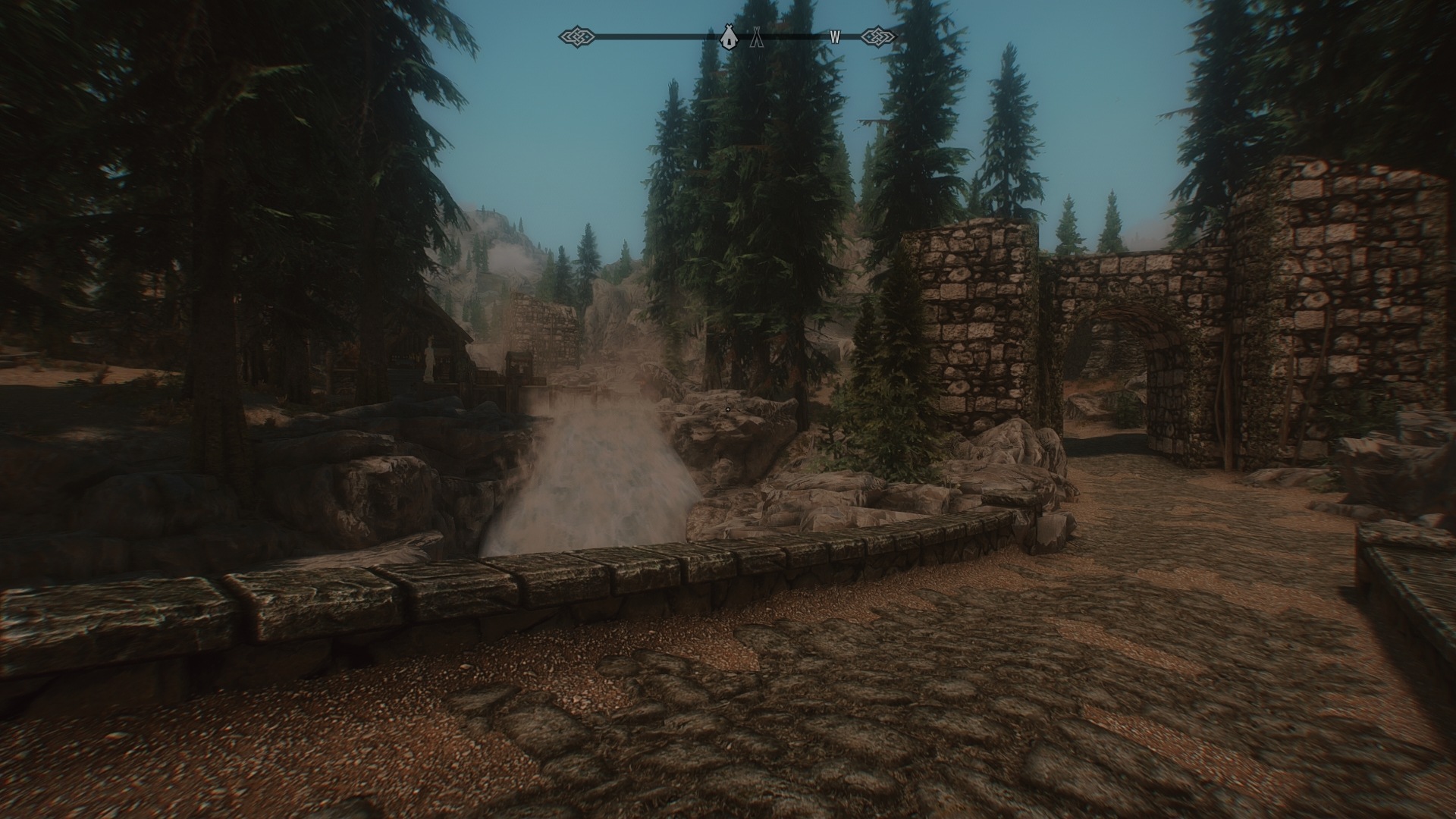Click the peak of the house marker icon
Viewport: 1456px width, 819px height.
pos(730,26)
